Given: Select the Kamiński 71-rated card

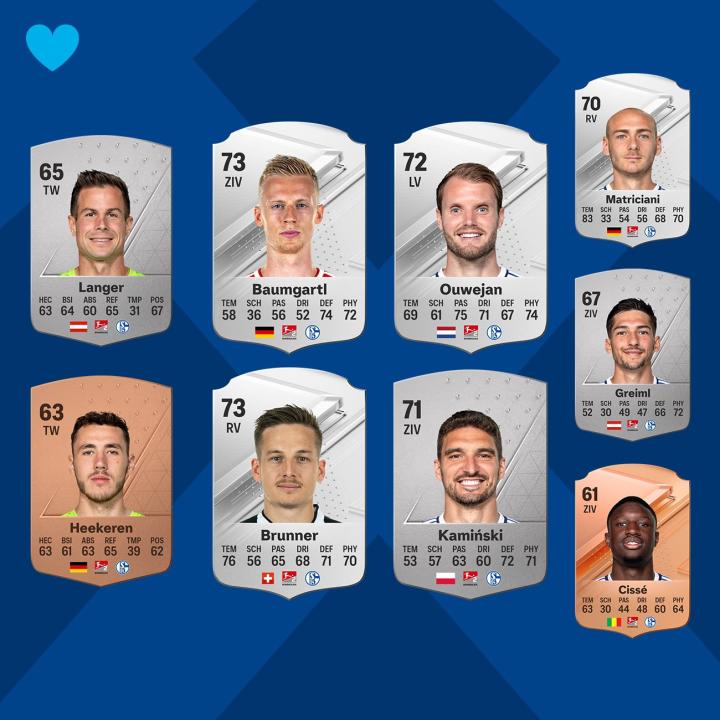Looking at the screenshot, I should pos(469,482).
